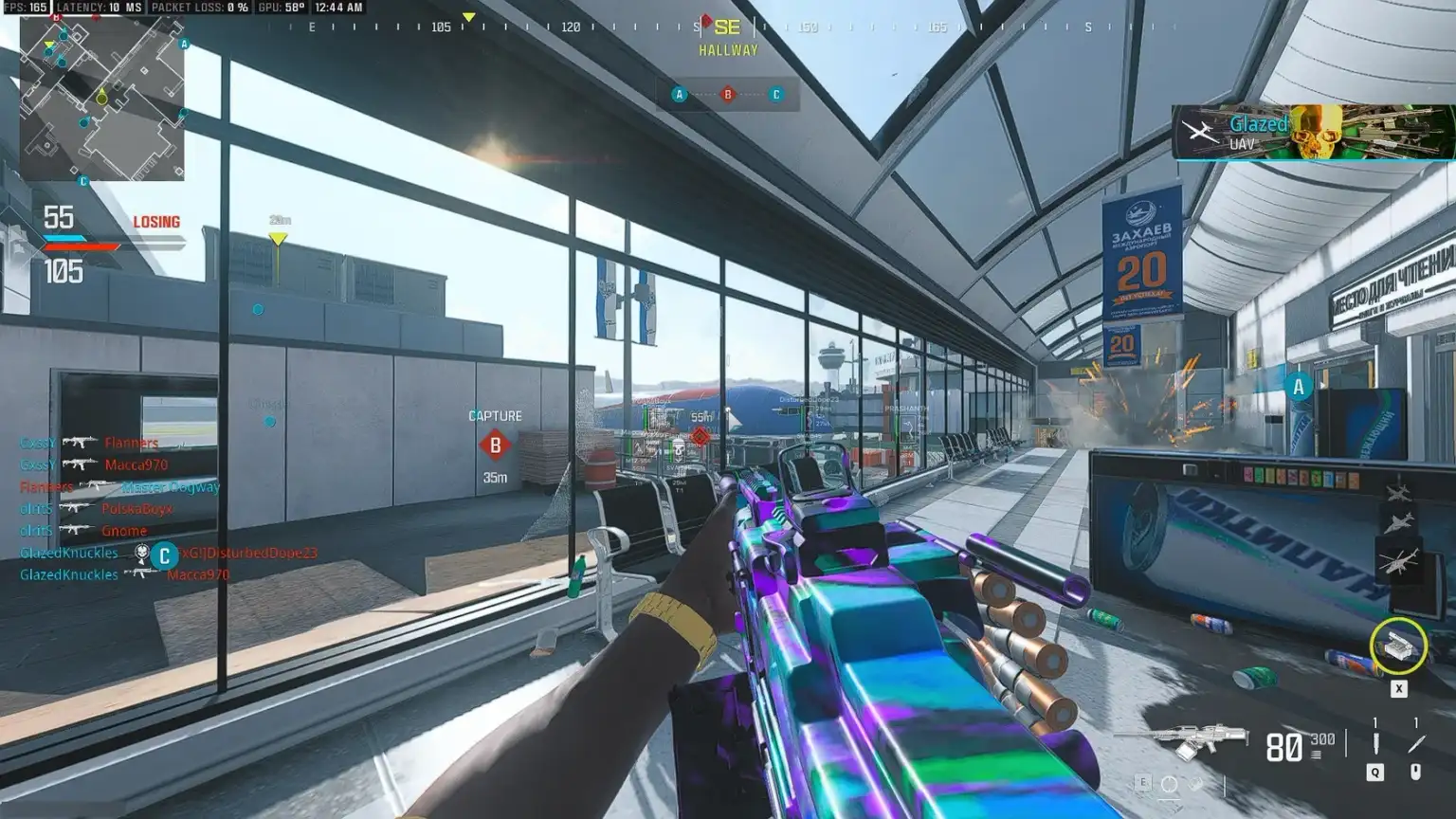Activate the fighter jet killstreak icon
Viewport: 1456px width, 819px height.
(x=1398, y=523)
